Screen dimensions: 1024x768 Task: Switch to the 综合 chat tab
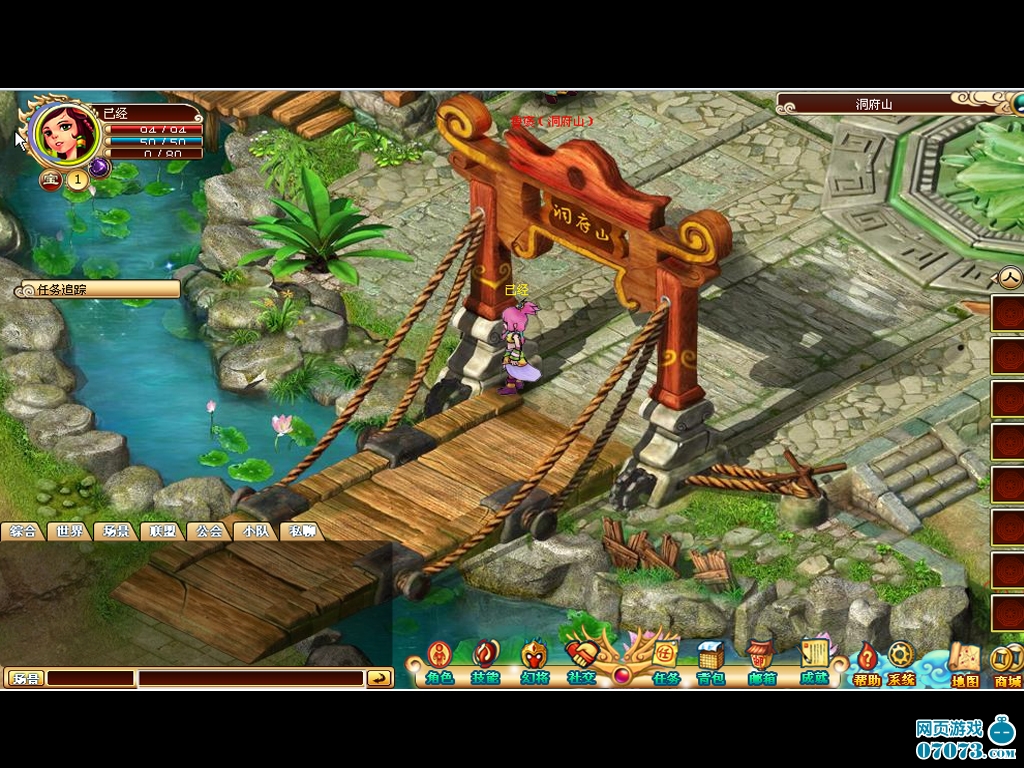[x=23, y=531]
